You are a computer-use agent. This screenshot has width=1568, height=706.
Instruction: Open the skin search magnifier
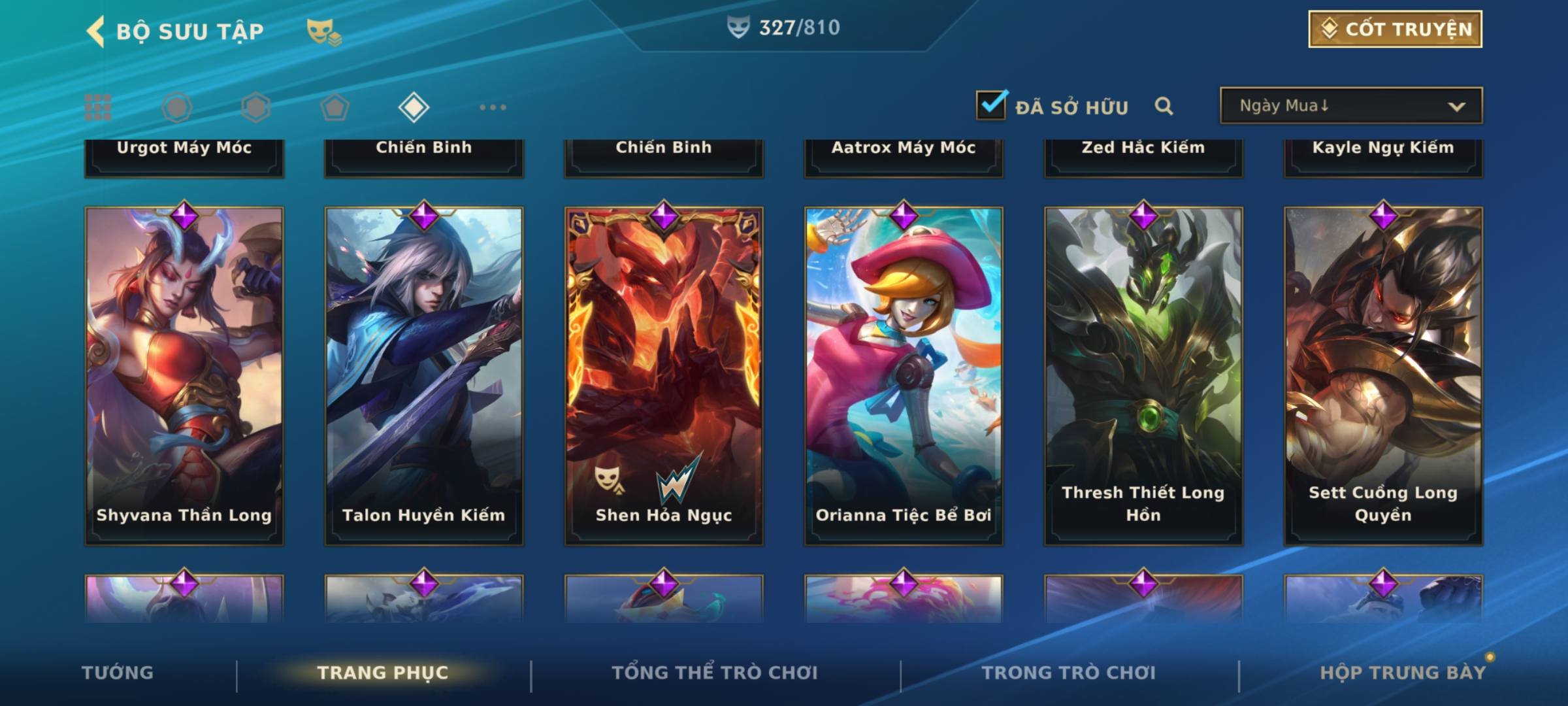coord(1164,106)
